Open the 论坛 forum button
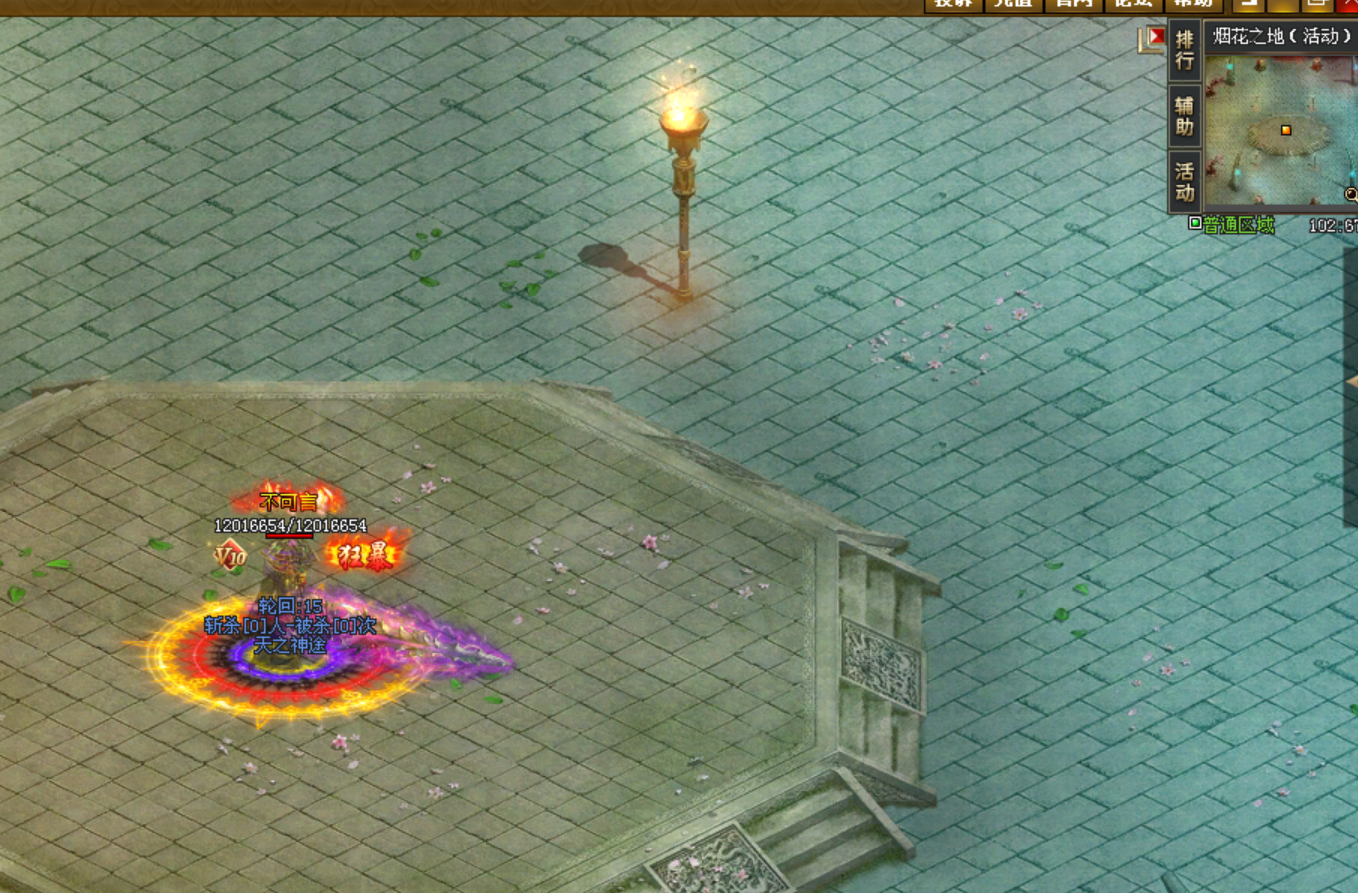The image size is (1358, 893). (1134, 4)
